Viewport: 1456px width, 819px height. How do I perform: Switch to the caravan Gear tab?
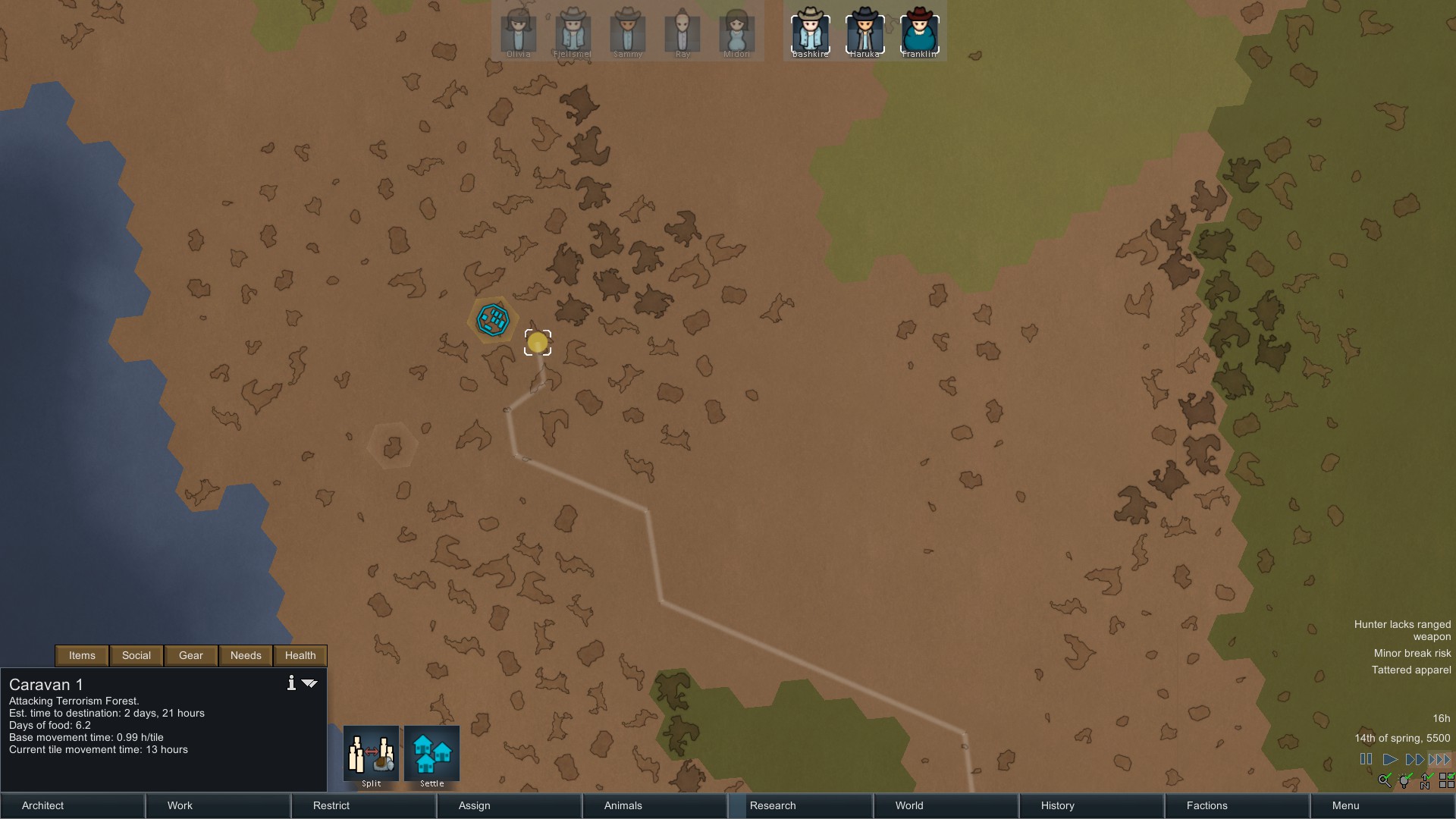pos(191,655)
